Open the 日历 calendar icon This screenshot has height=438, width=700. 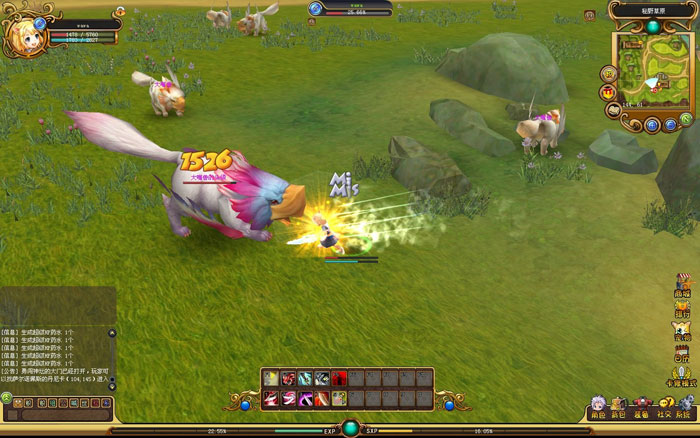[x=683, y=352]
